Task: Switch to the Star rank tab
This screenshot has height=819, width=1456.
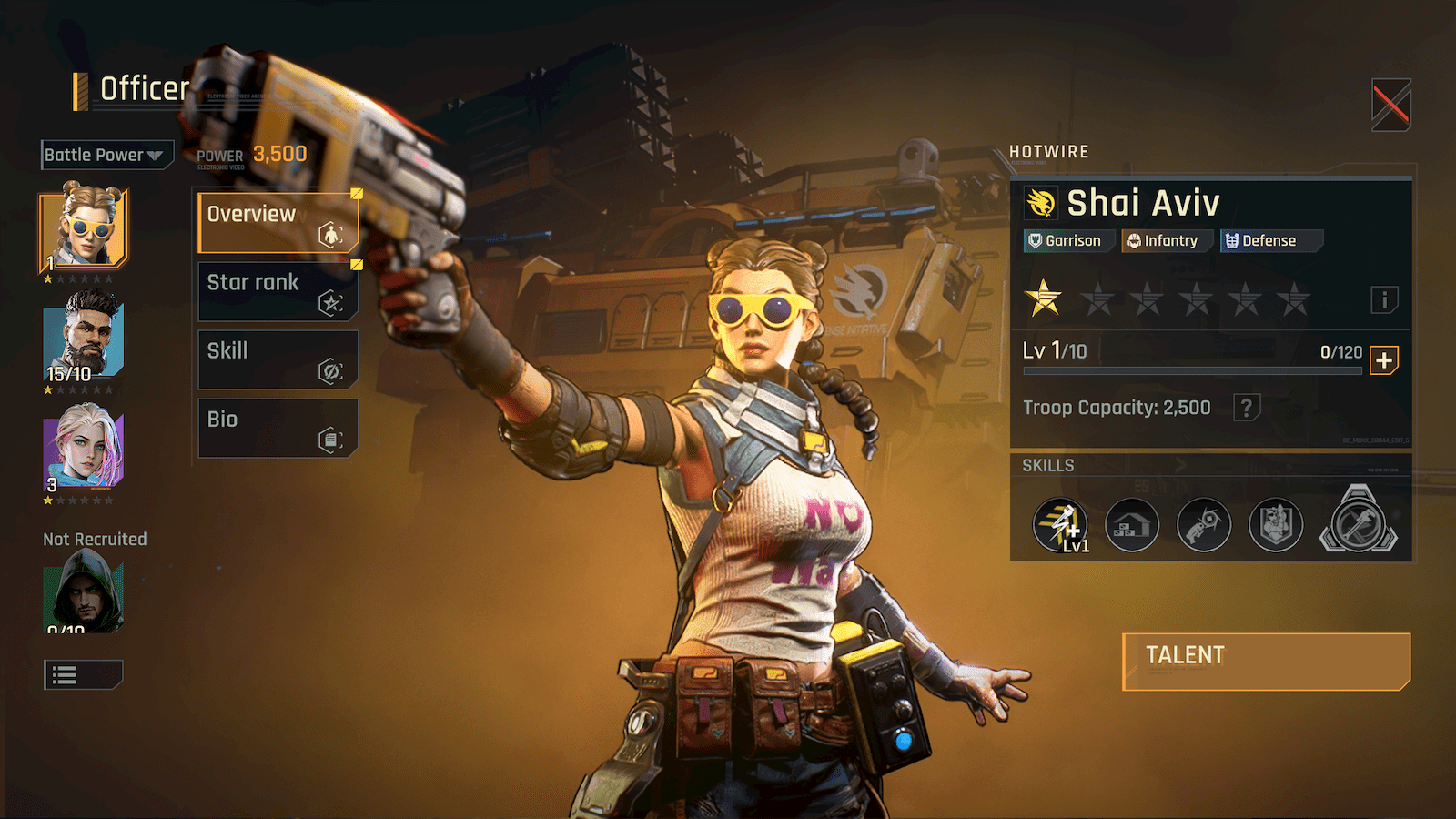Action: pos(278,291)
